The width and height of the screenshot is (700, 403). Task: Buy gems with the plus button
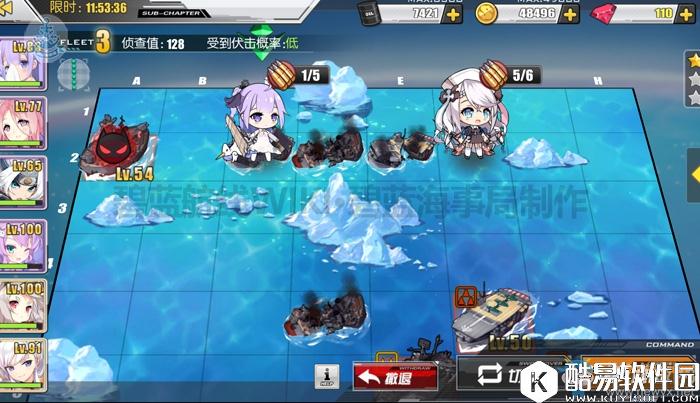tap(690, 14)
